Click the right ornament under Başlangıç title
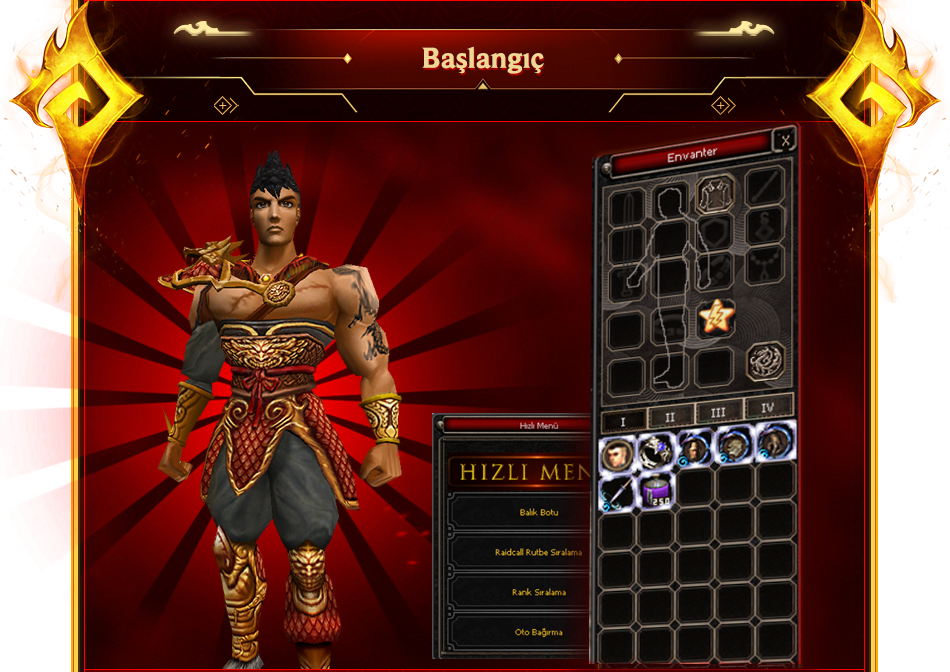This screenshot has width=950, height=672. [x=722, y=104]
